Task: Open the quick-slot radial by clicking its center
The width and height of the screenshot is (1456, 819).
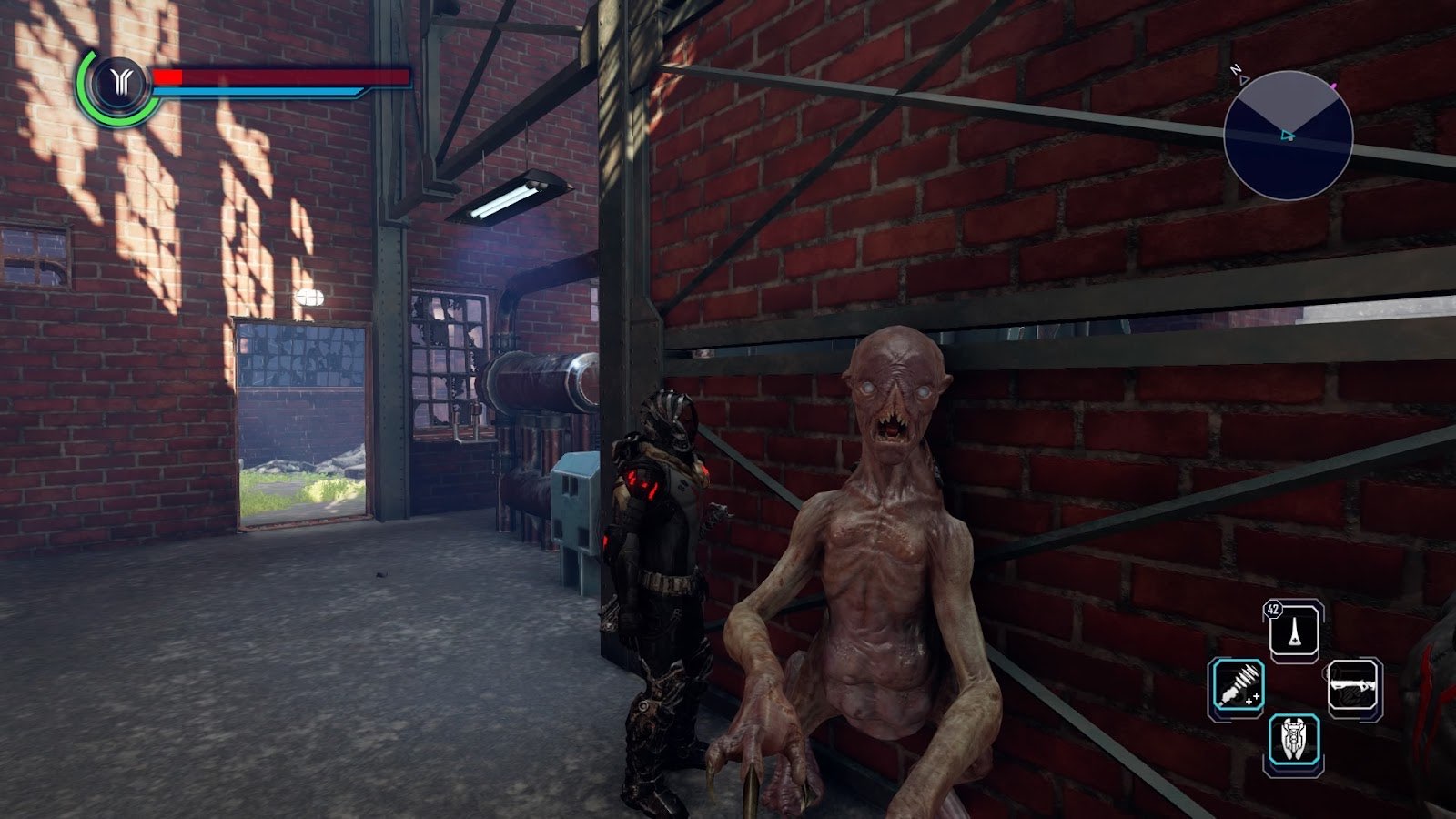Action: tap(1296, 684)
